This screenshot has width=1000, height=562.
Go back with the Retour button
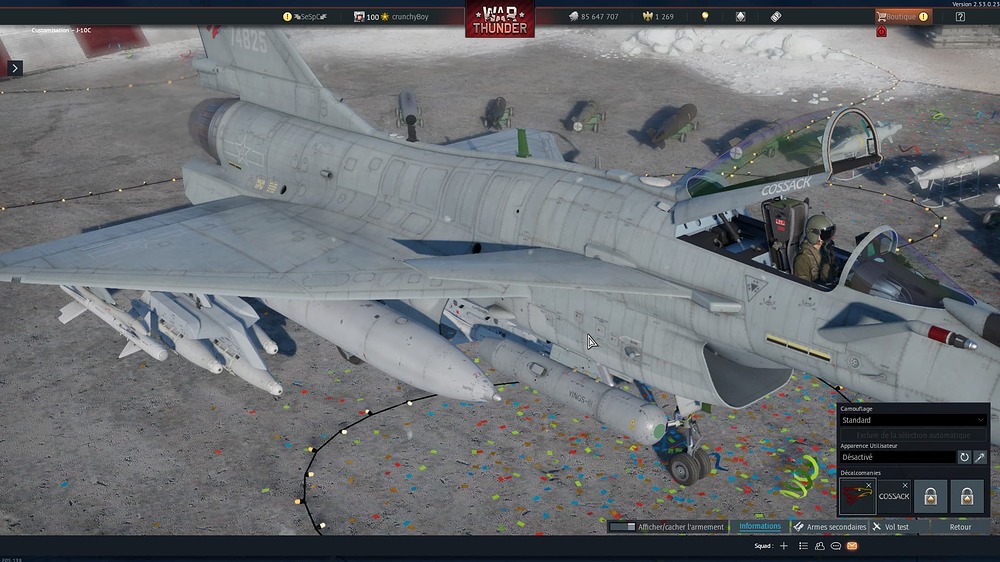(x=960, y=526)
